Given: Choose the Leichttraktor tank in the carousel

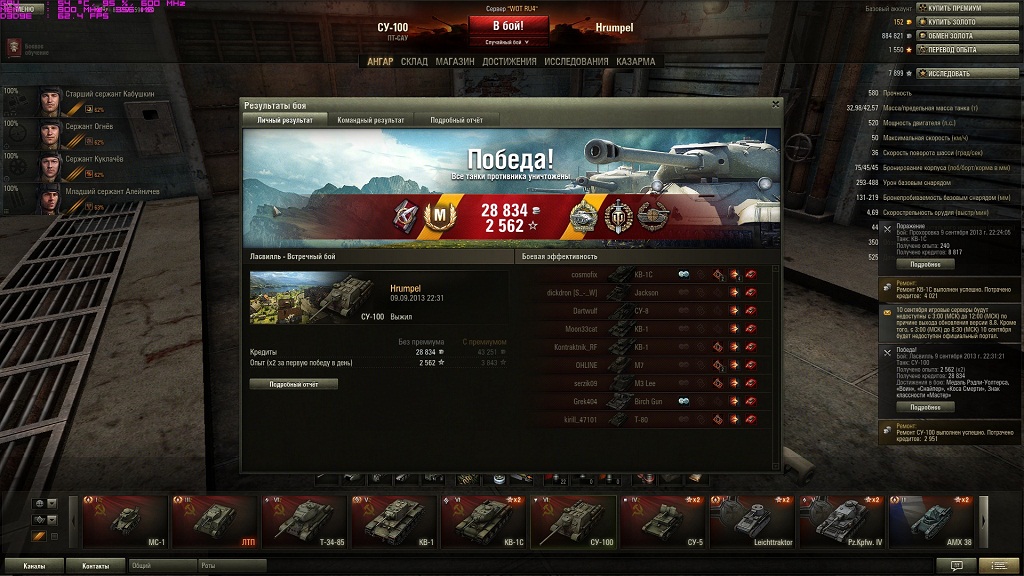Looking at the screenshot, I should coord(752,521).
